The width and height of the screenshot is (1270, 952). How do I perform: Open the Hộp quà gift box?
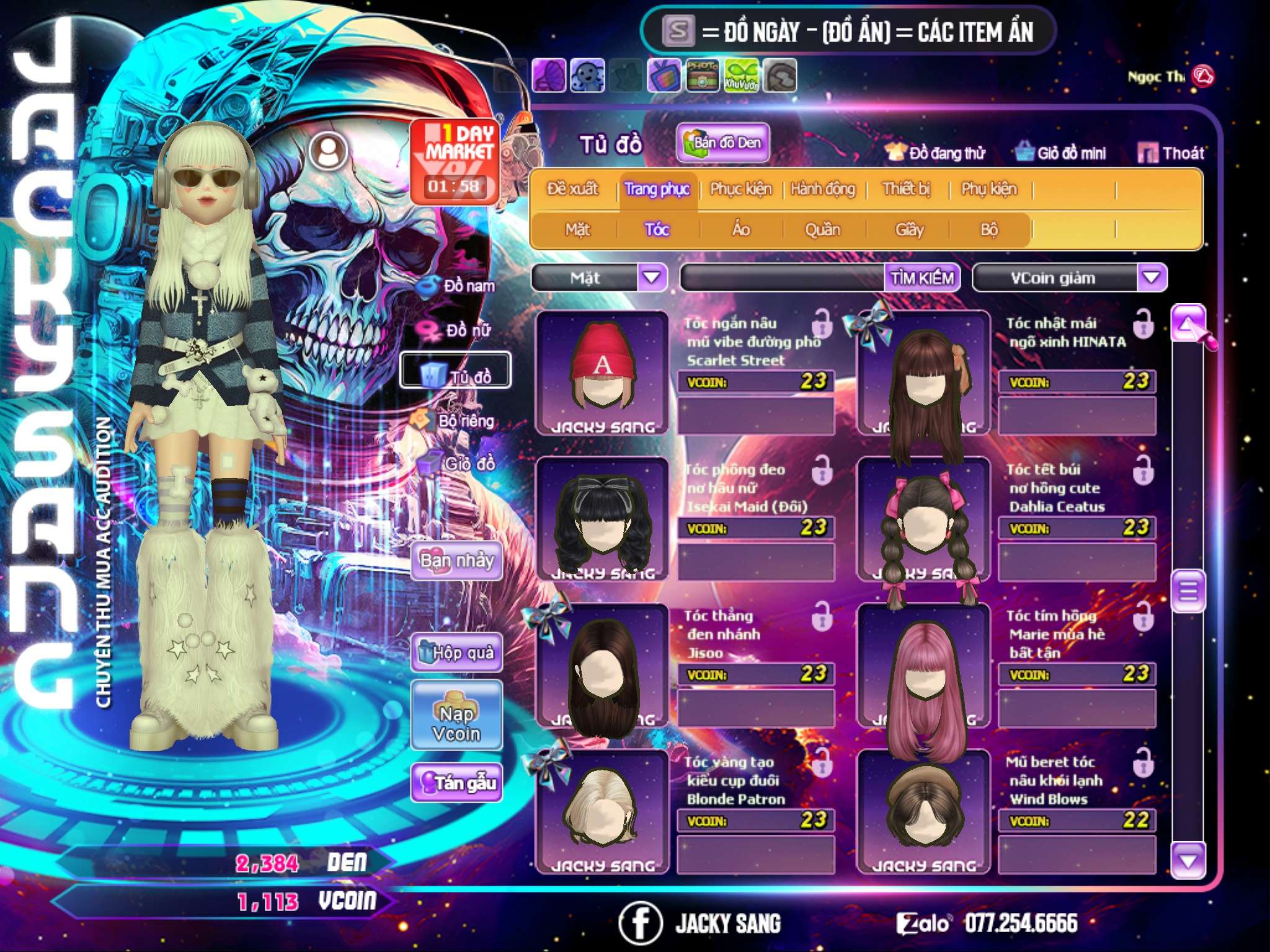[456, 653]
